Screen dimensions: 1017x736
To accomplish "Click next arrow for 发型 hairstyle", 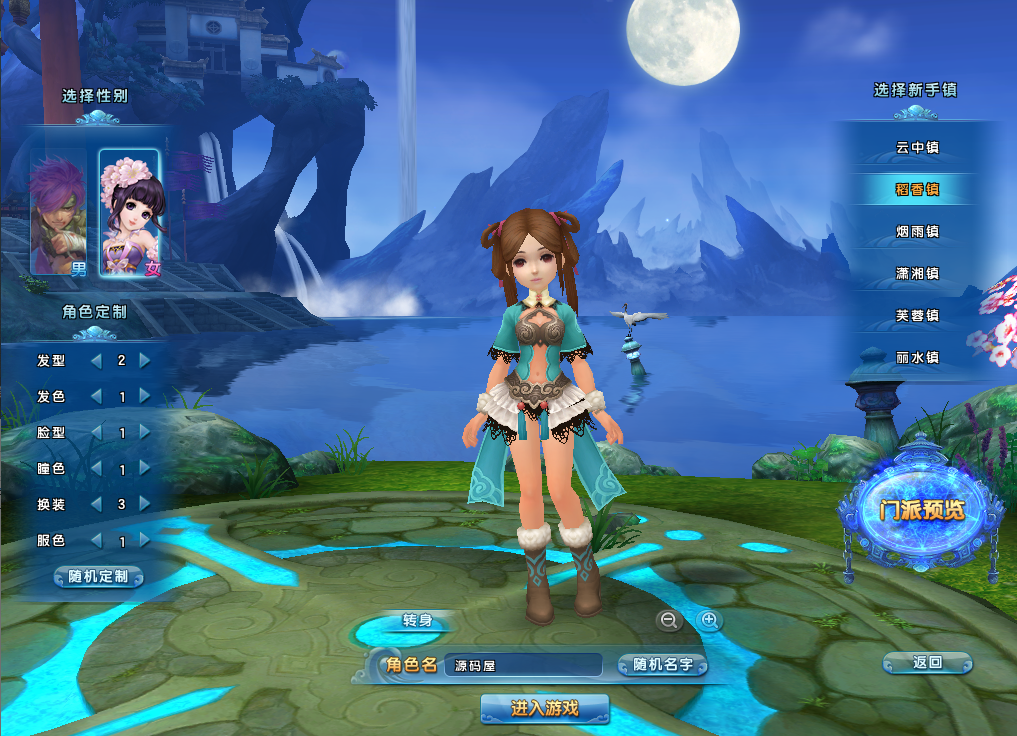I will pos(145,360).
